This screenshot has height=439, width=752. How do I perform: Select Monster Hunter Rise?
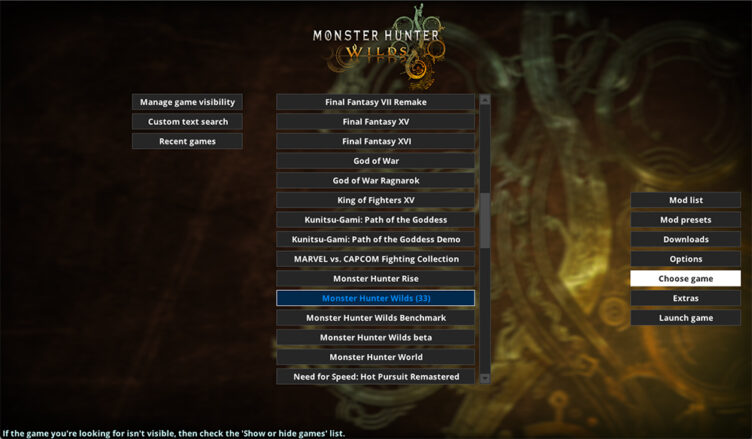coord(375,278)
